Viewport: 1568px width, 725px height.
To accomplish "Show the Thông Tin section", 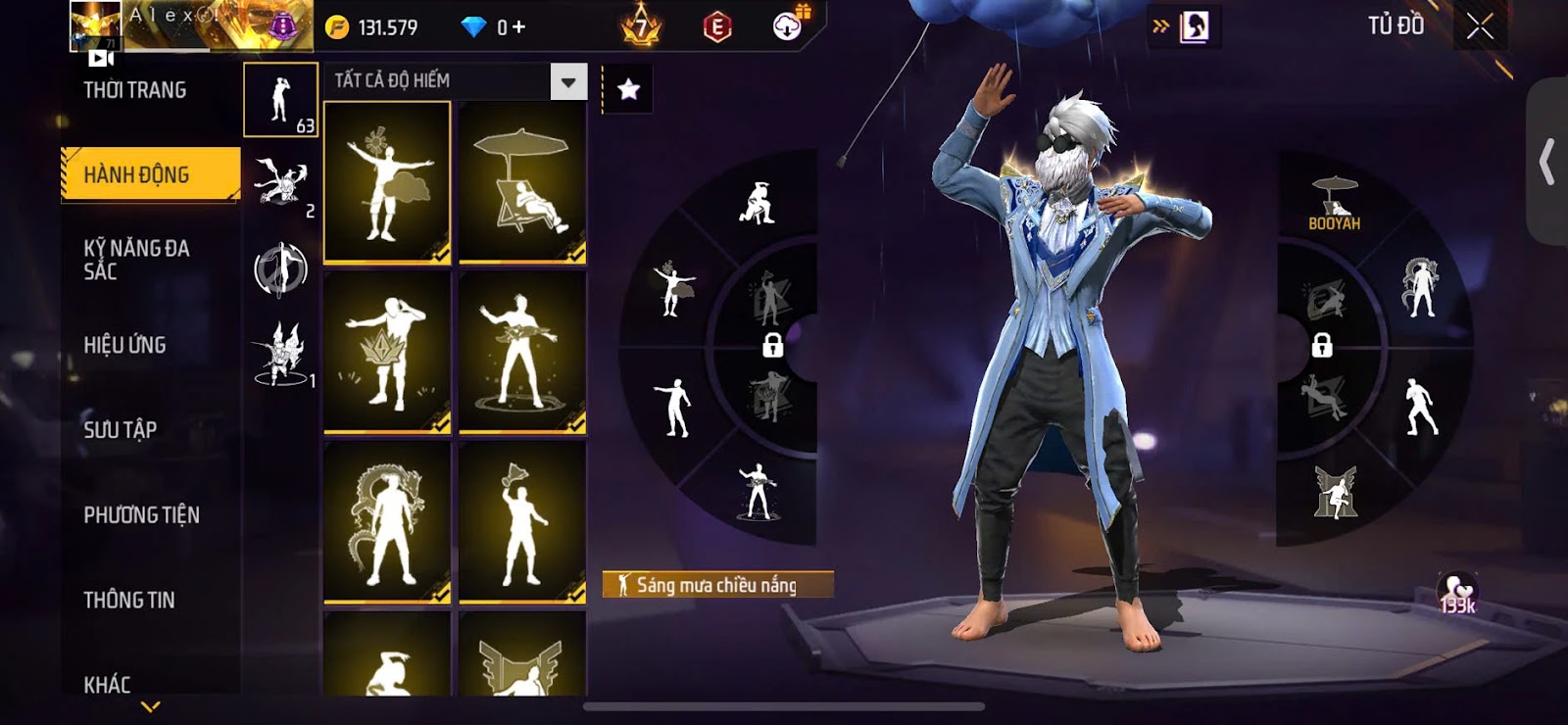I will (x=128, y=600).
